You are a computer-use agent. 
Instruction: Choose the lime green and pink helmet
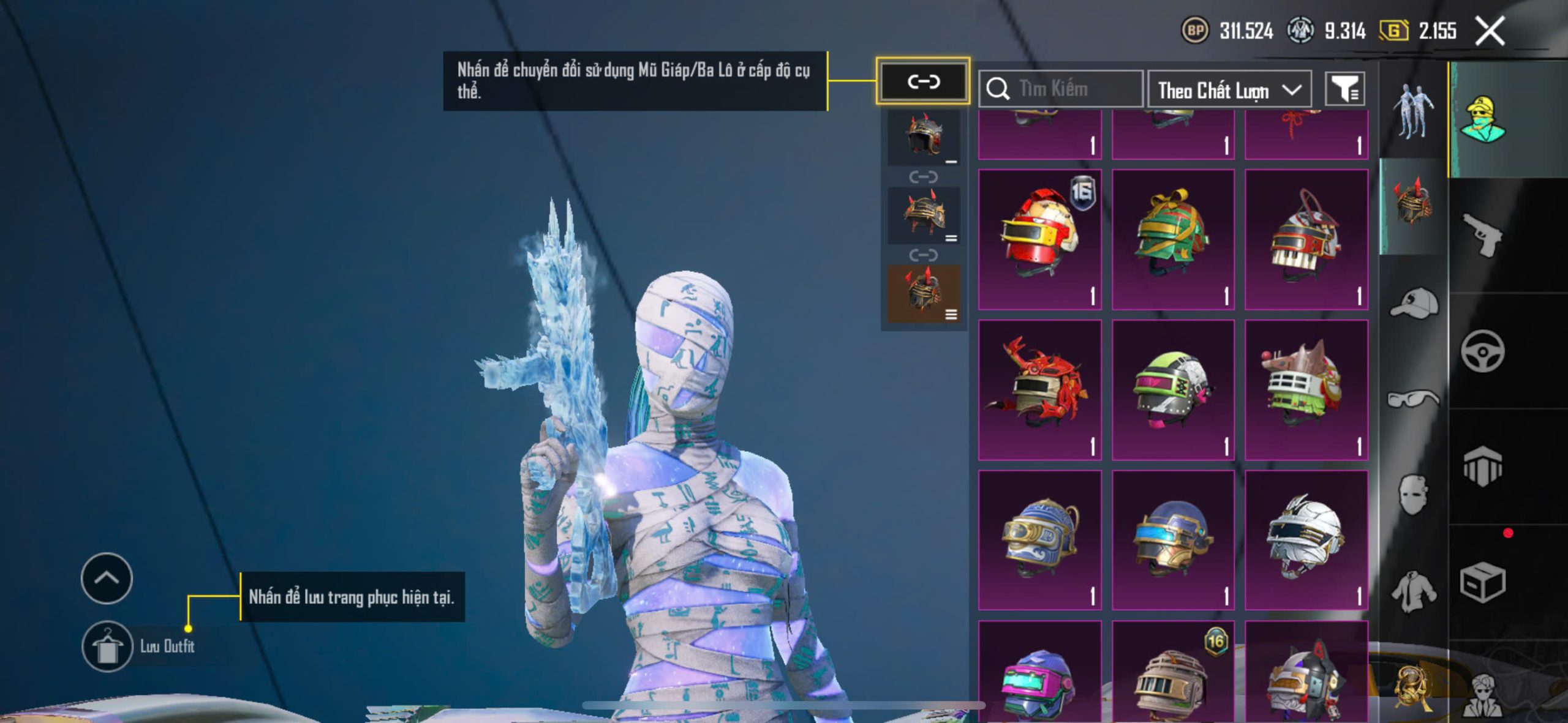click(x=1173, y=390)
